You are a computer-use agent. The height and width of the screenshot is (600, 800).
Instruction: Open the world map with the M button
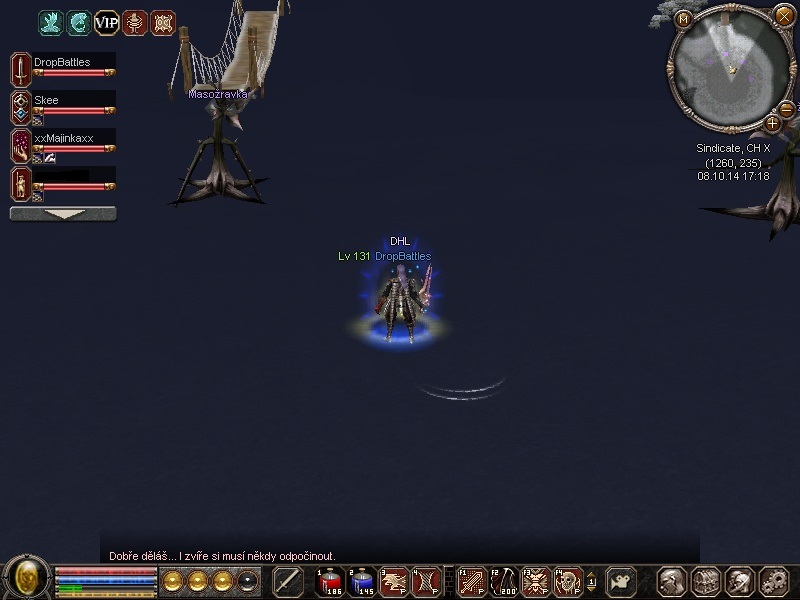click(684, 19)
